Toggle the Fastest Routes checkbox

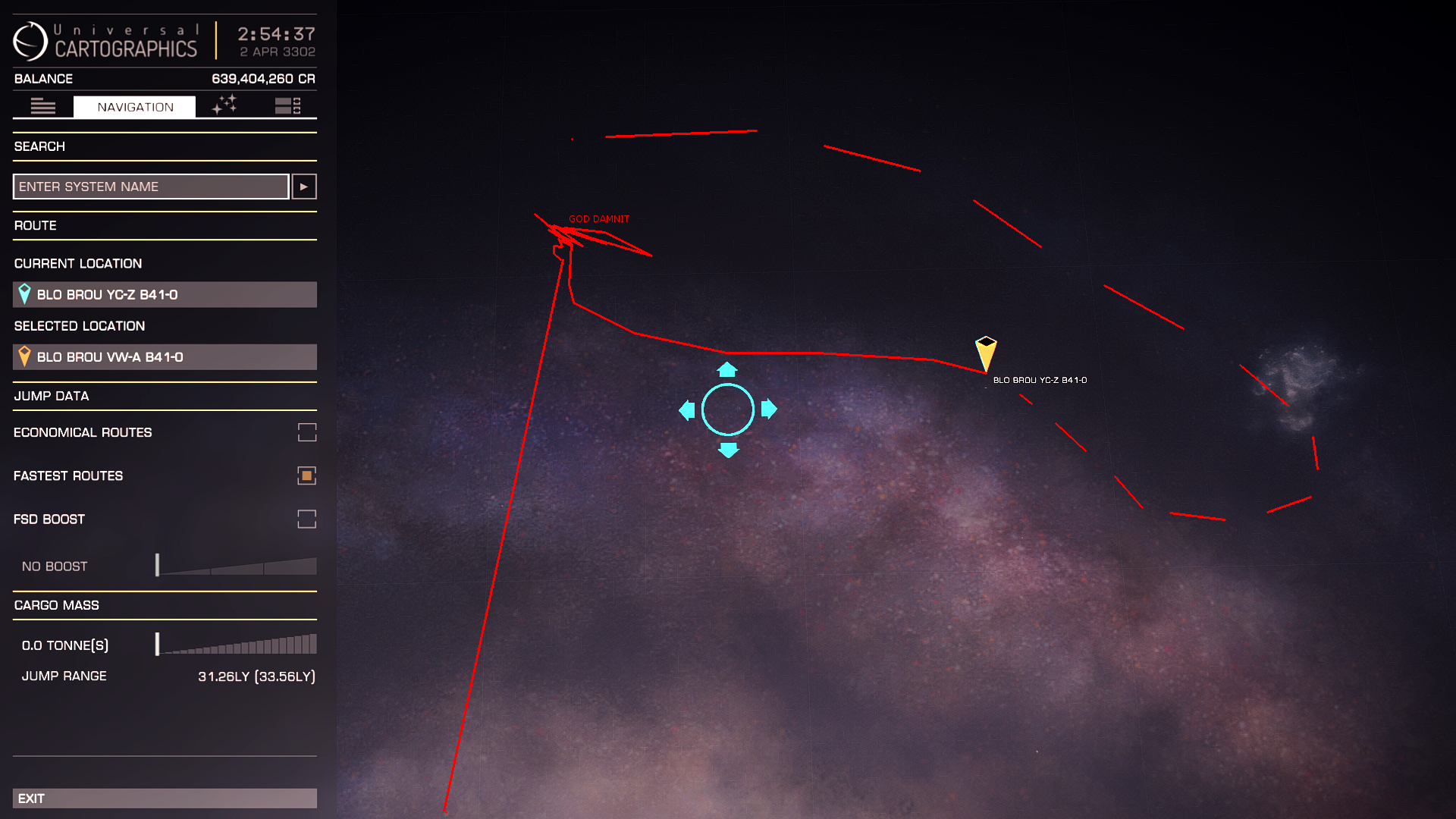[306, 475]
